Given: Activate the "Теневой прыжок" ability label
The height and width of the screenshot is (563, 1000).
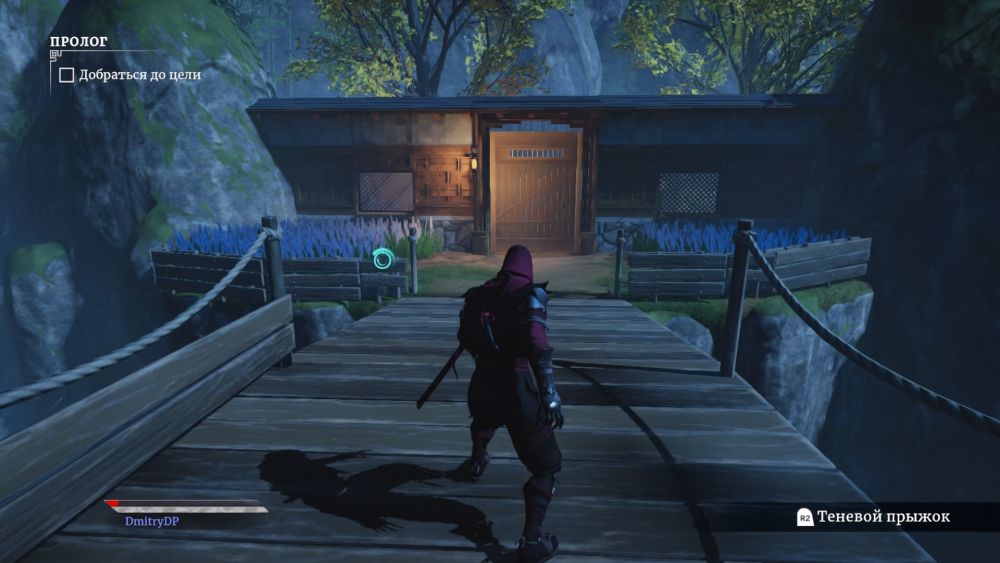Looking at the screenshot, I should 883,517.
